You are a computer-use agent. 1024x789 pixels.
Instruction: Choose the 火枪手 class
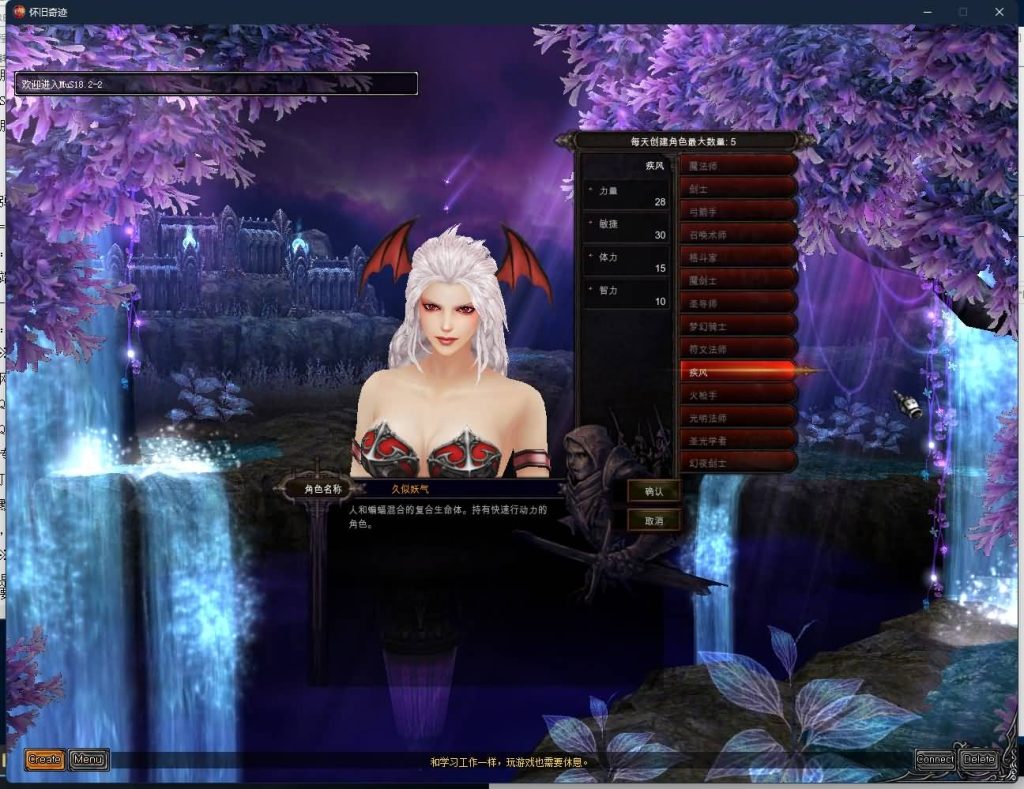[x=738, y=394]
